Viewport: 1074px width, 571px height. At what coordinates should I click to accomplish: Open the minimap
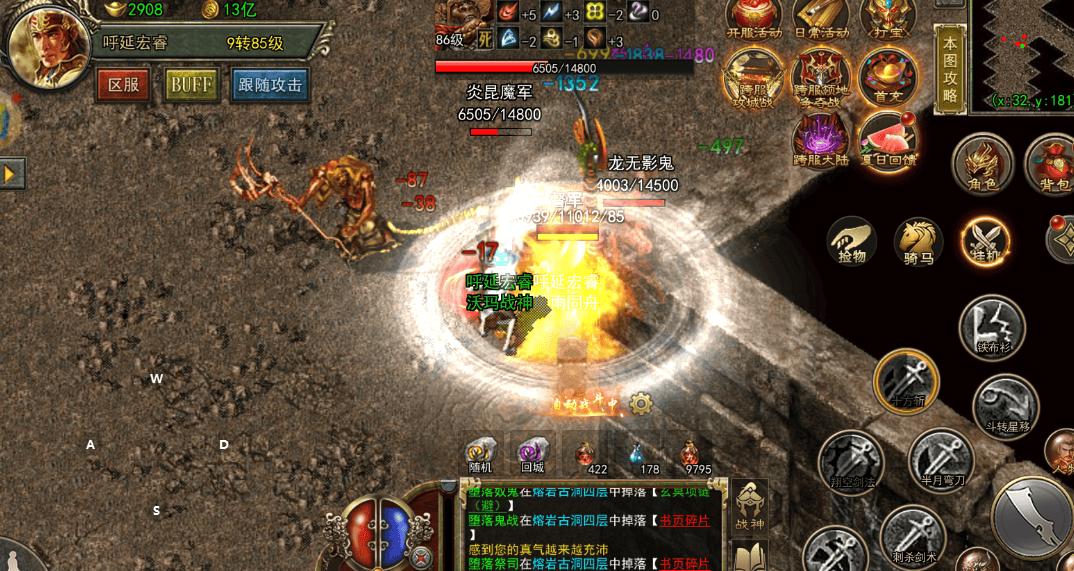[1024, 54]
